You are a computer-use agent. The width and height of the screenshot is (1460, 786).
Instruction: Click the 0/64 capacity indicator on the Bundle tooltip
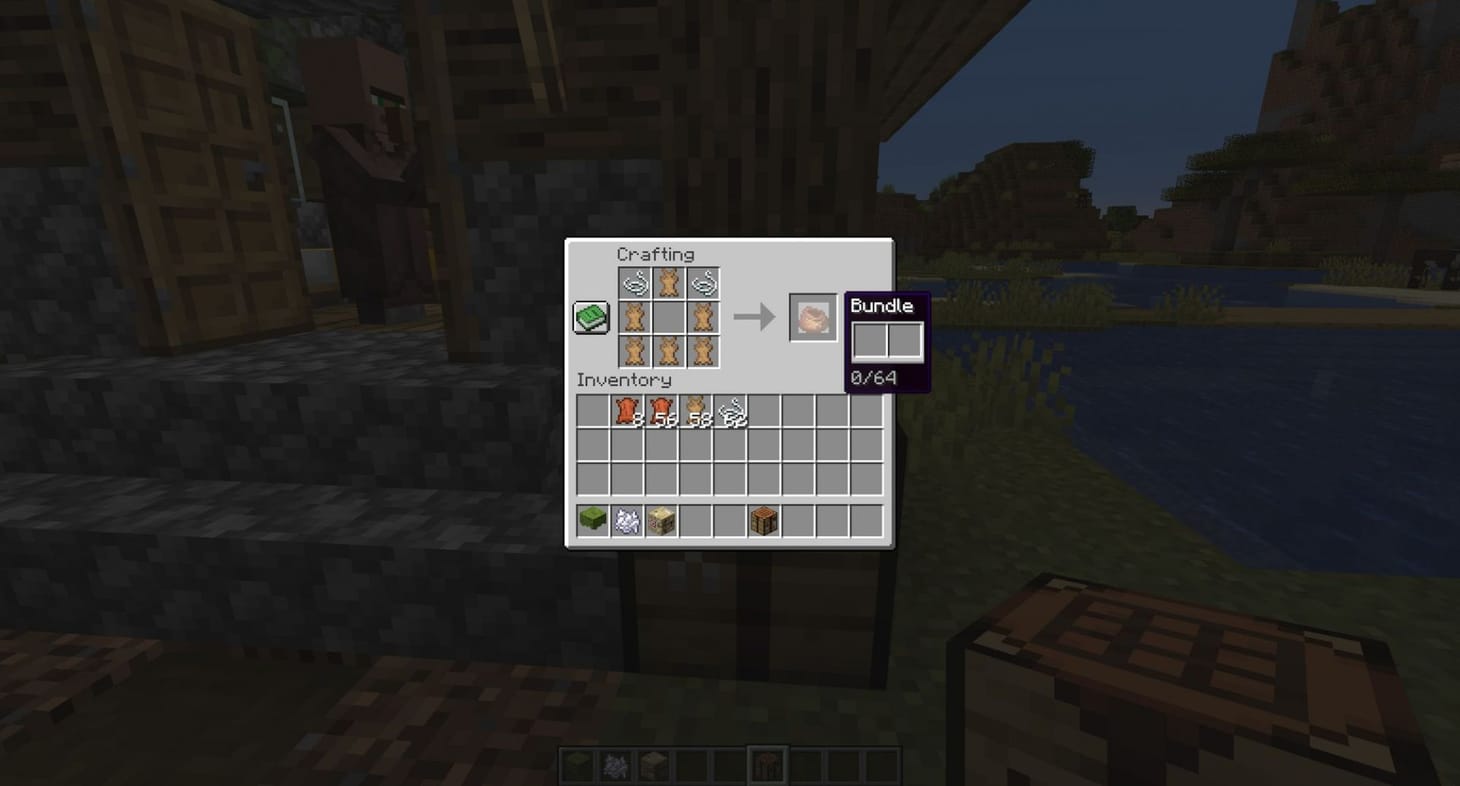click(873, 378)
